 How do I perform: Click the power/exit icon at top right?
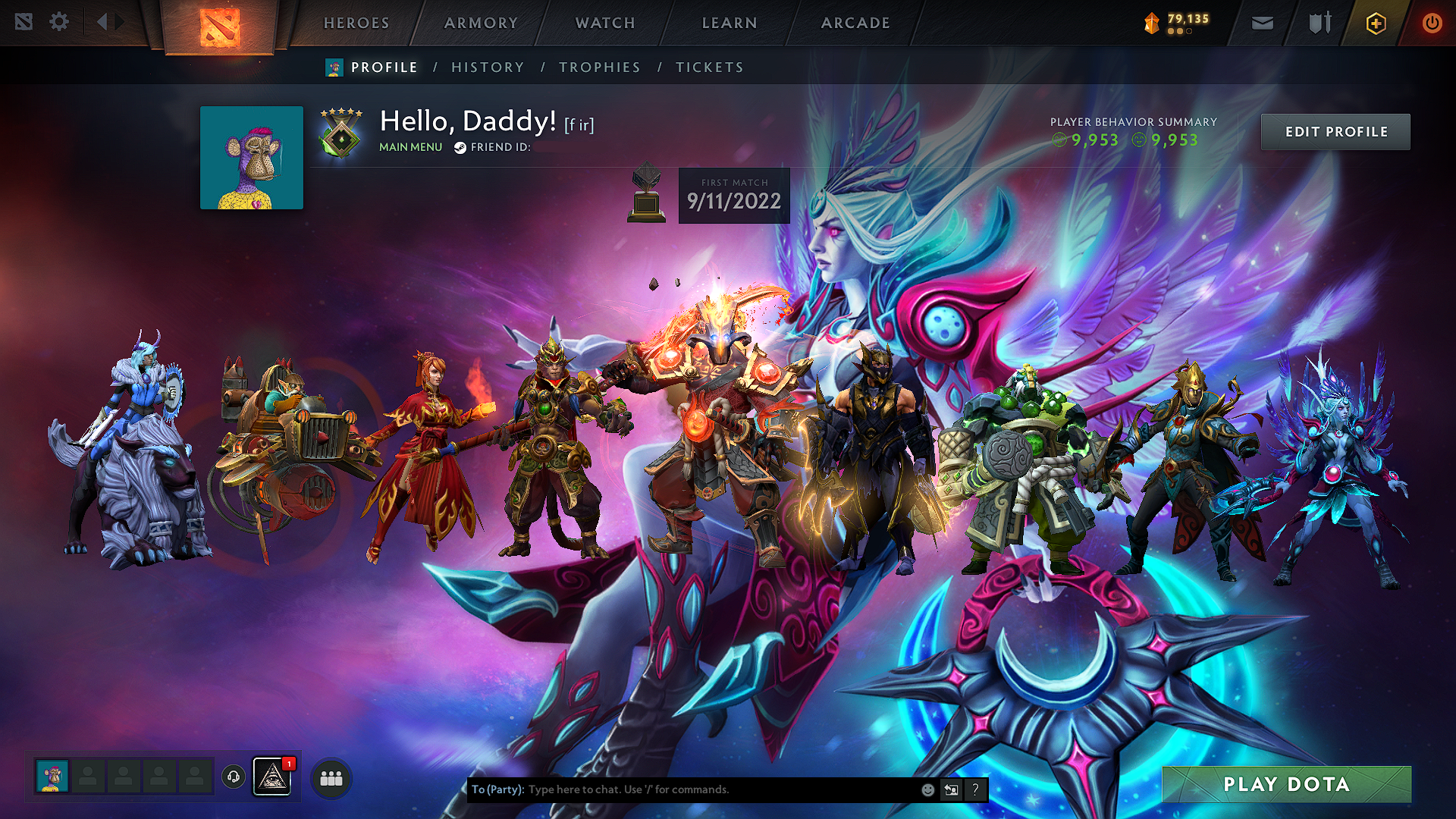point(1432,23)
